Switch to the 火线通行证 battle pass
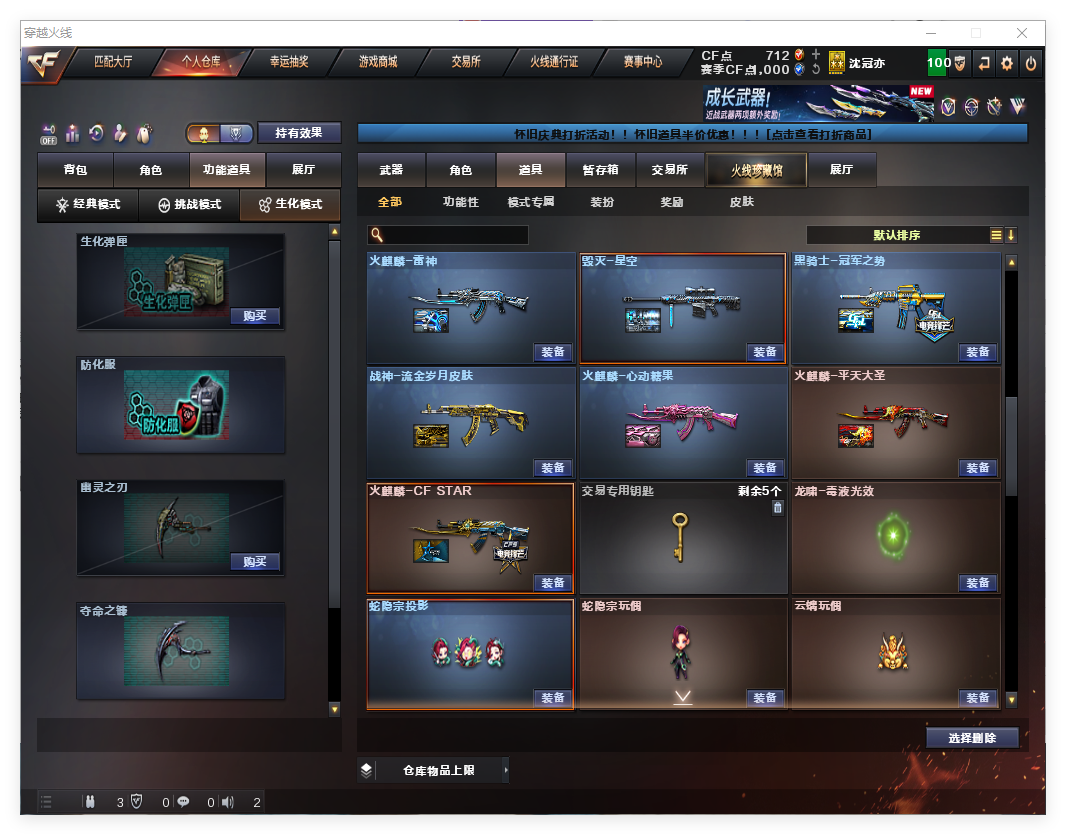This screenshot has width=1066, height=835. pyautogui.click(x=553, y=62)
